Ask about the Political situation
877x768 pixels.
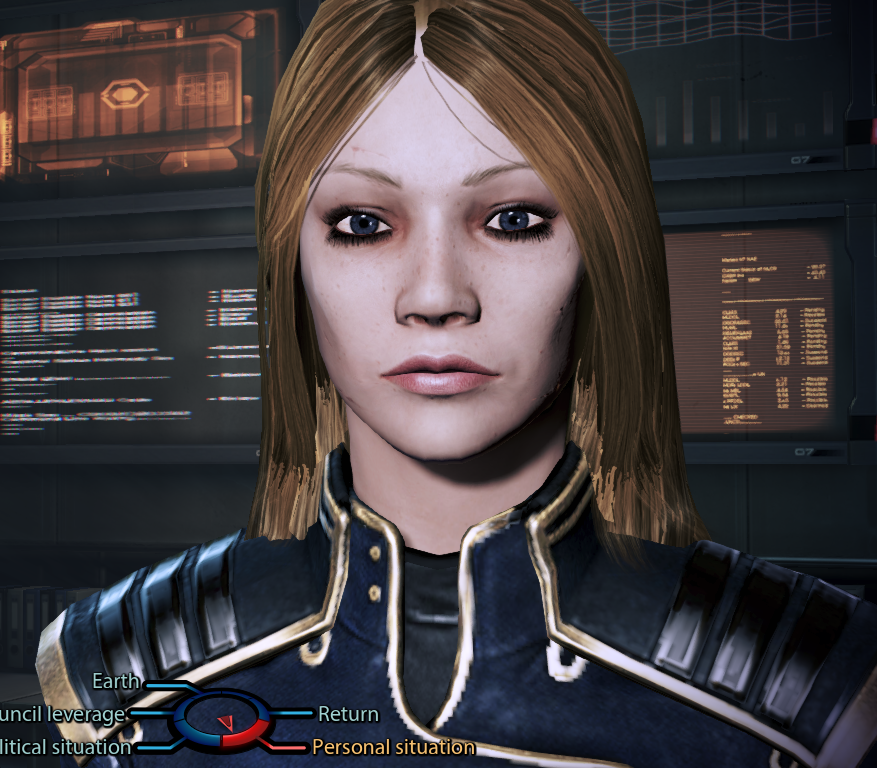coord(65,746)
